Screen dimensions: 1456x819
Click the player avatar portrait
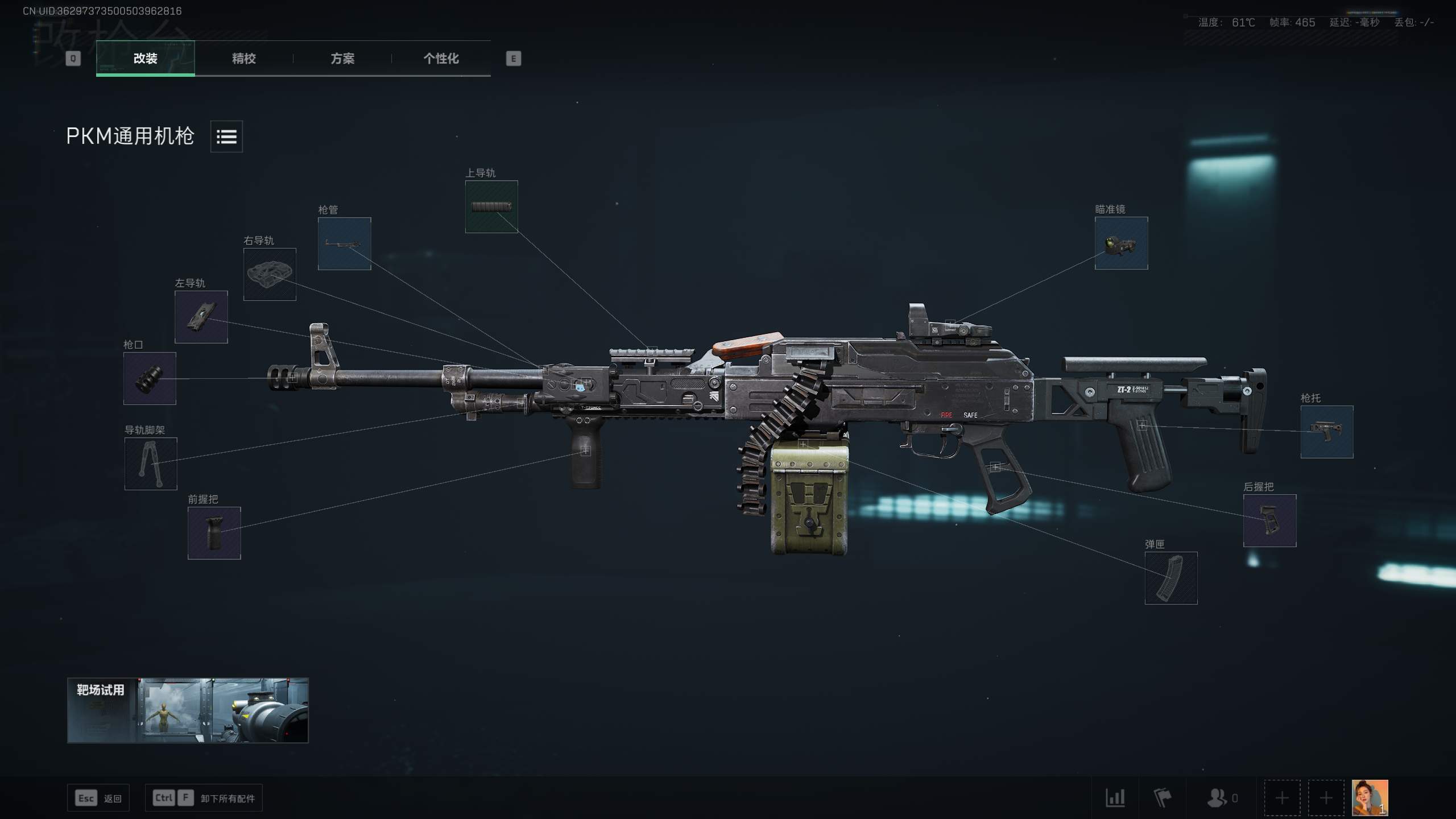[x=1370, y=798]
